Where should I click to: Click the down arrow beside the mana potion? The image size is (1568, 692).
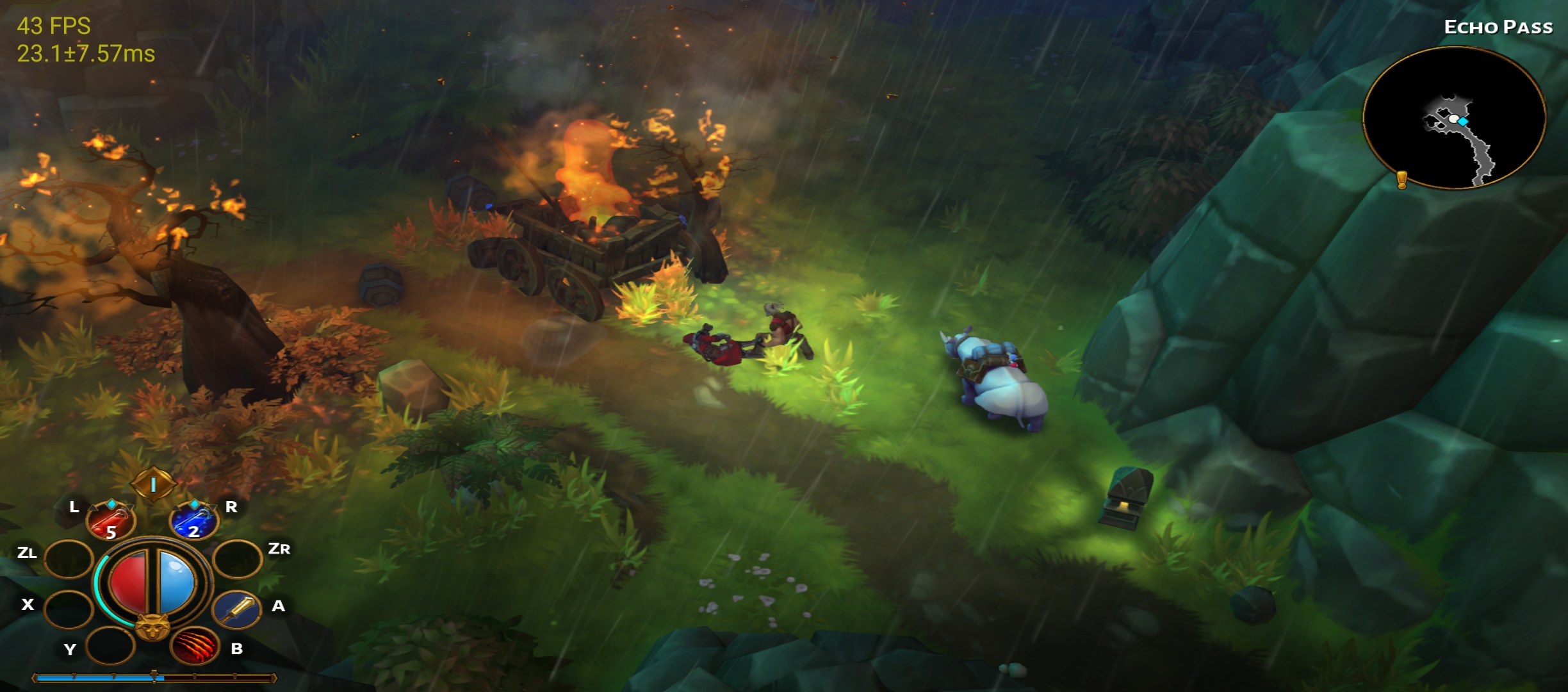[x=211, y=507]
